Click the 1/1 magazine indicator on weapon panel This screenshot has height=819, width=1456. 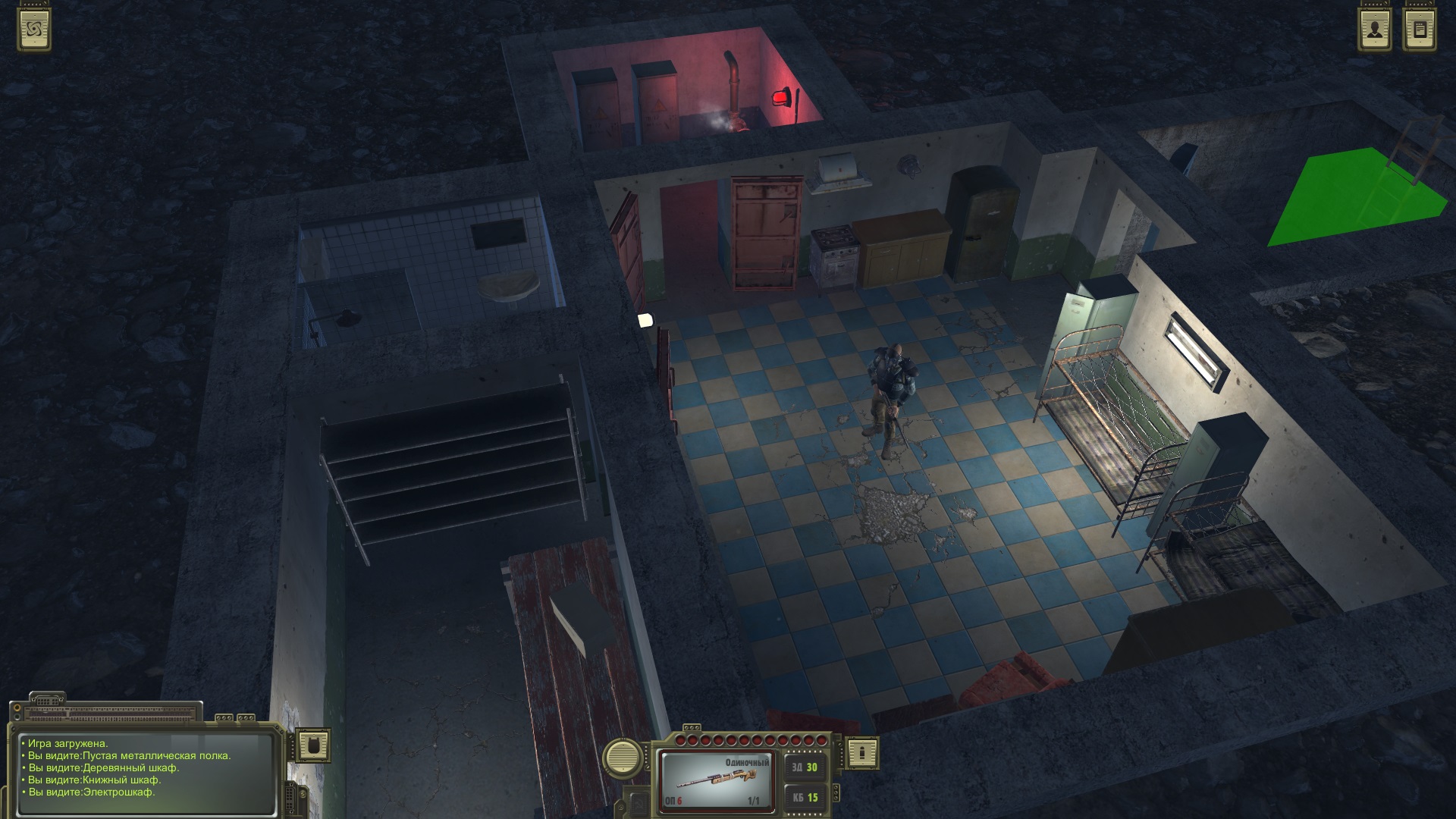(753, 800)
